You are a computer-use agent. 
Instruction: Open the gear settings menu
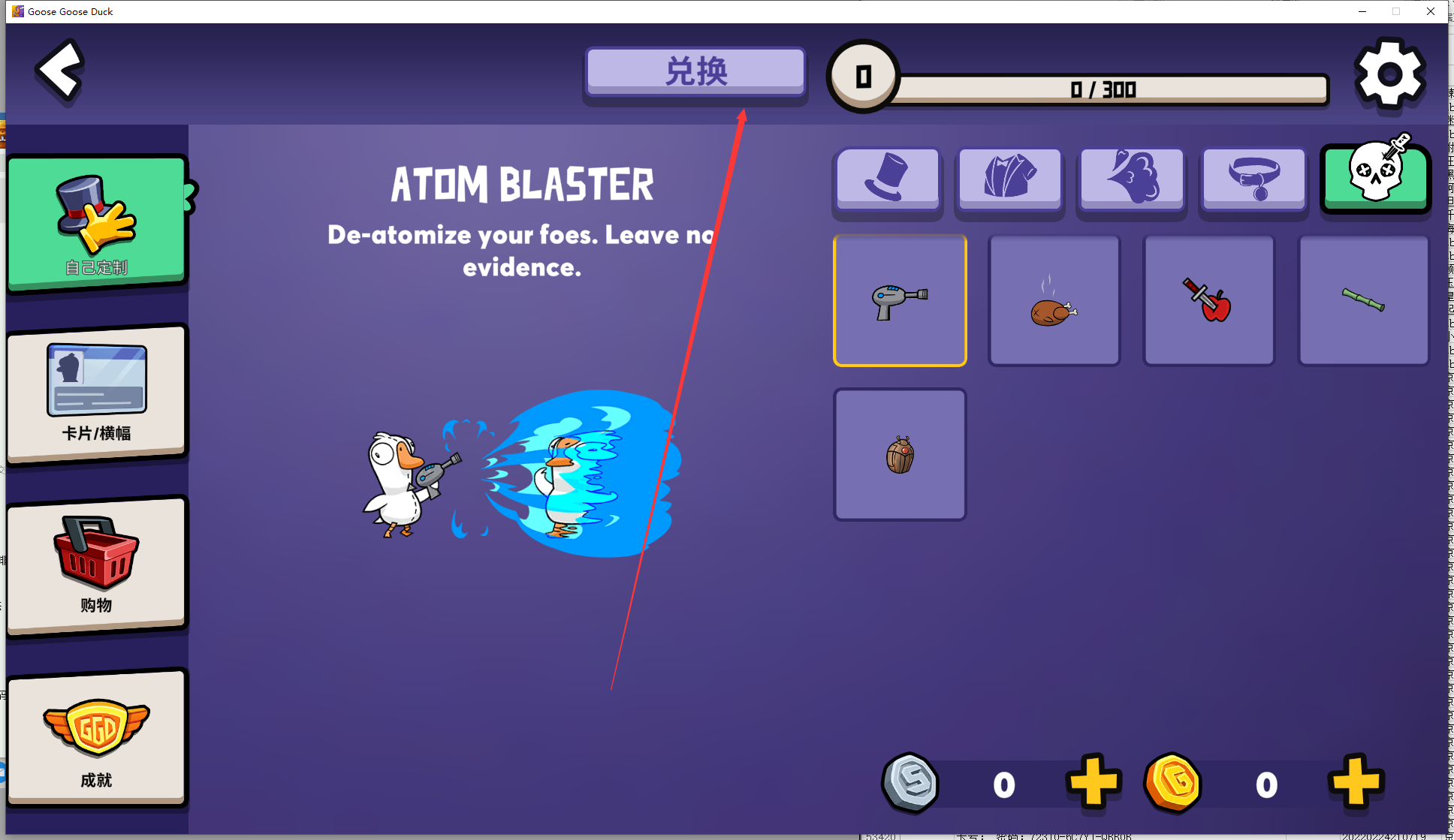point(1389,74)
